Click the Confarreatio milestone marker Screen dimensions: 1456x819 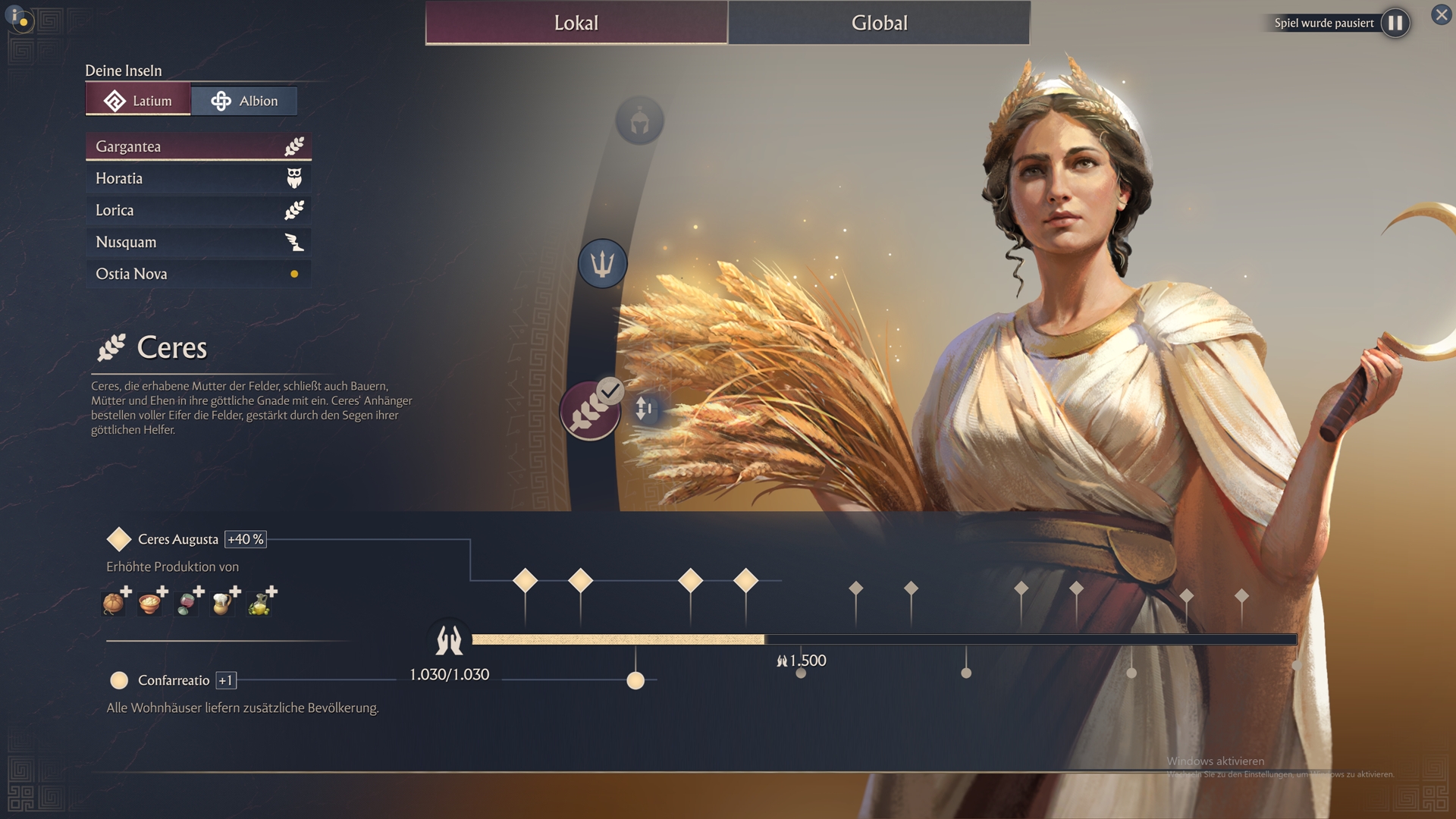635,680
